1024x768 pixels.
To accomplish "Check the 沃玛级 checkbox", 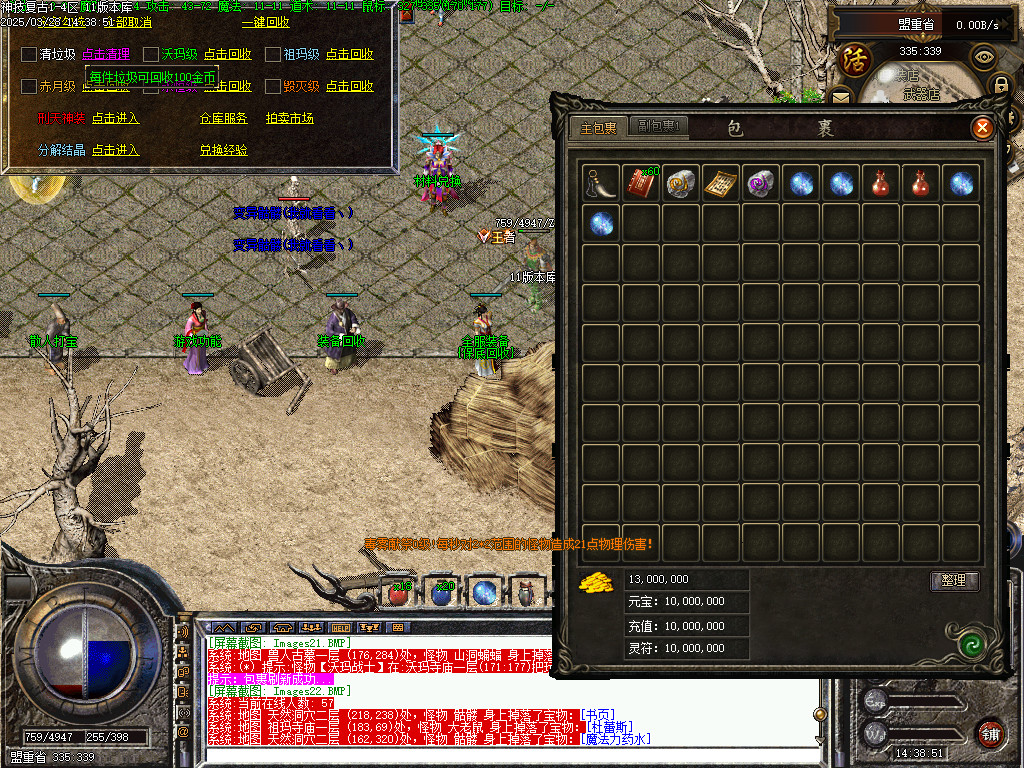I will pos(151,54).
